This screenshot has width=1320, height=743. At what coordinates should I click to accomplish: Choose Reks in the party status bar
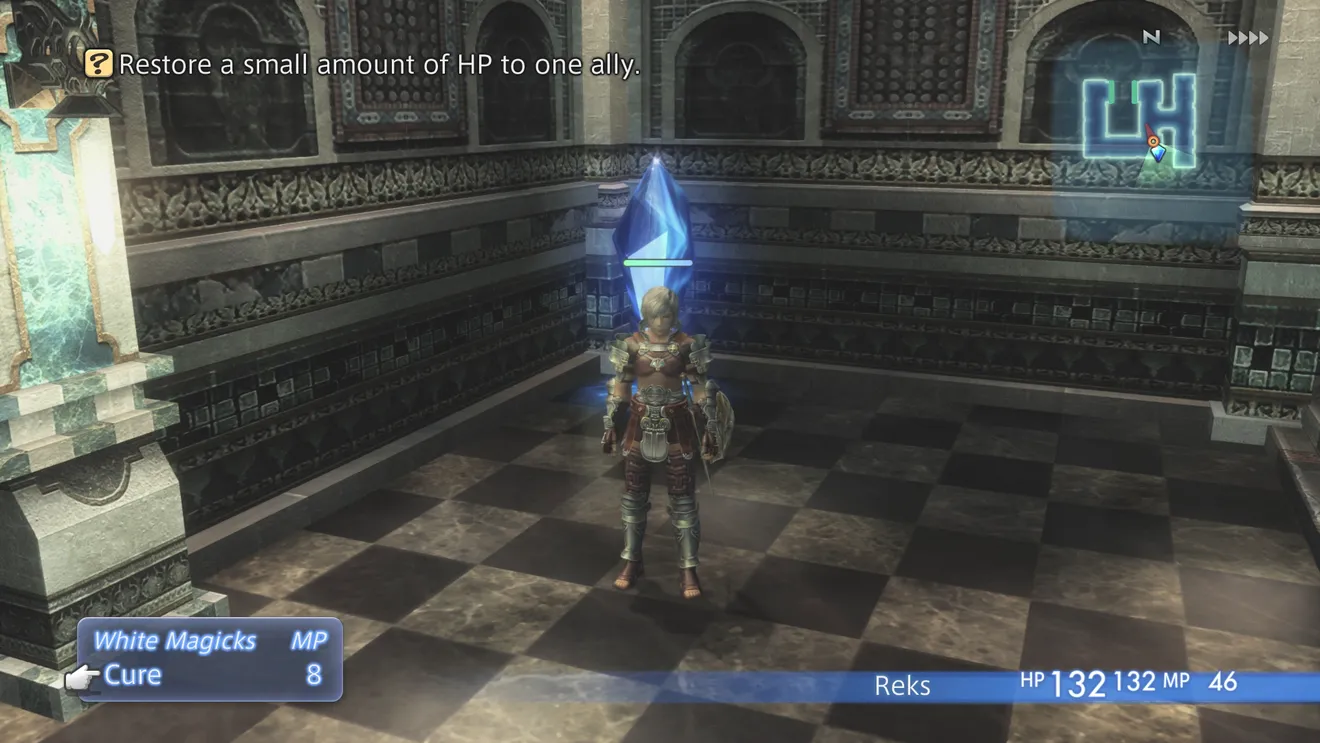point(902,685)
